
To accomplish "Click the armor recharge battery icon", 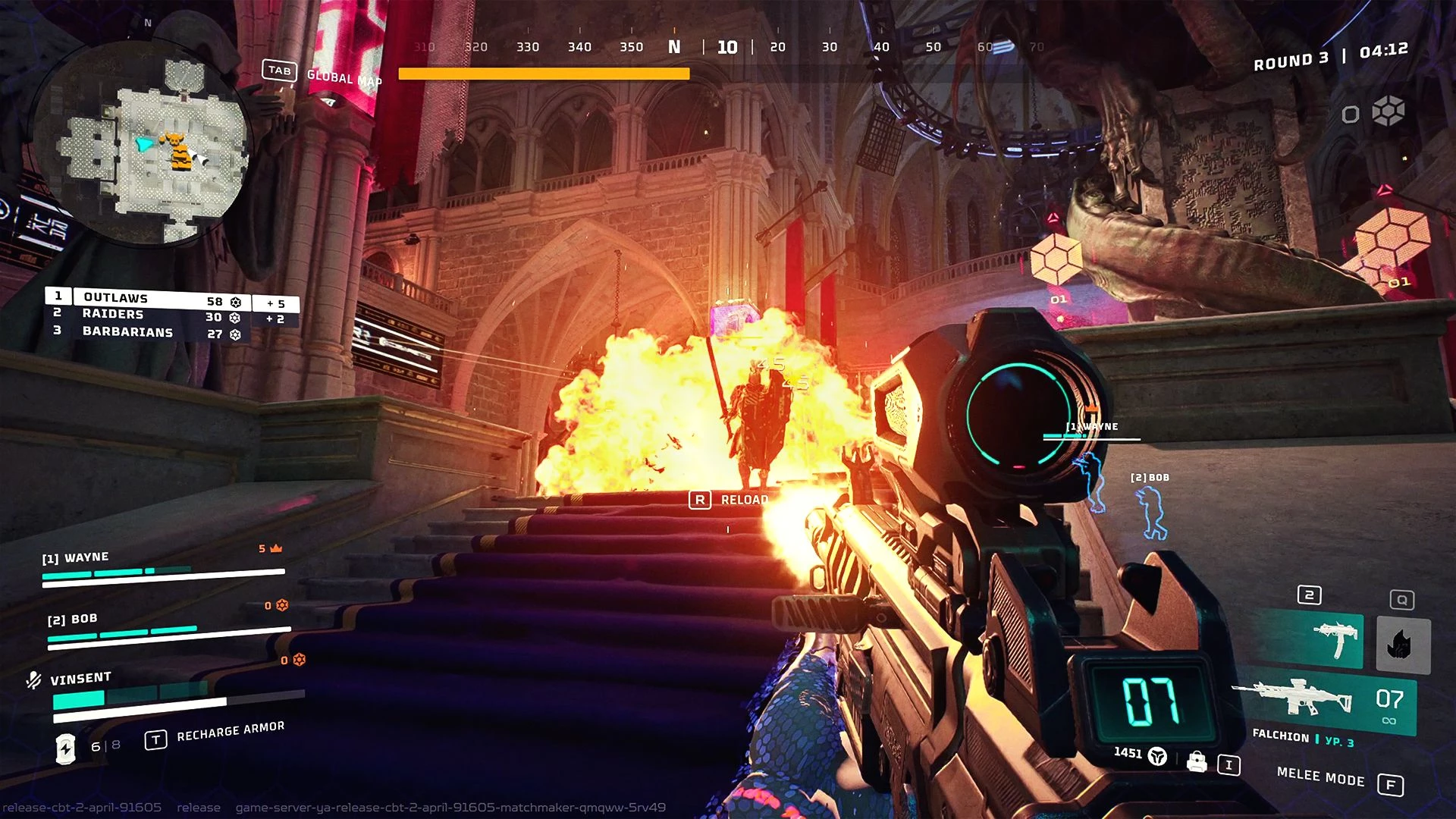I will point(66,748).
